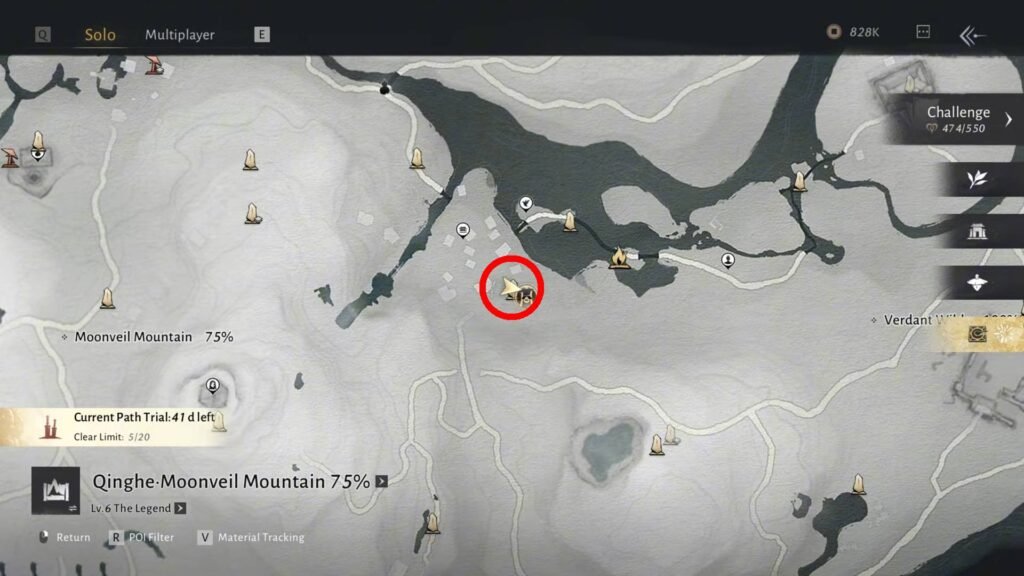Click the acorn-shaped side button
The width and height of the screenshot is (1024, 576).
977,284
